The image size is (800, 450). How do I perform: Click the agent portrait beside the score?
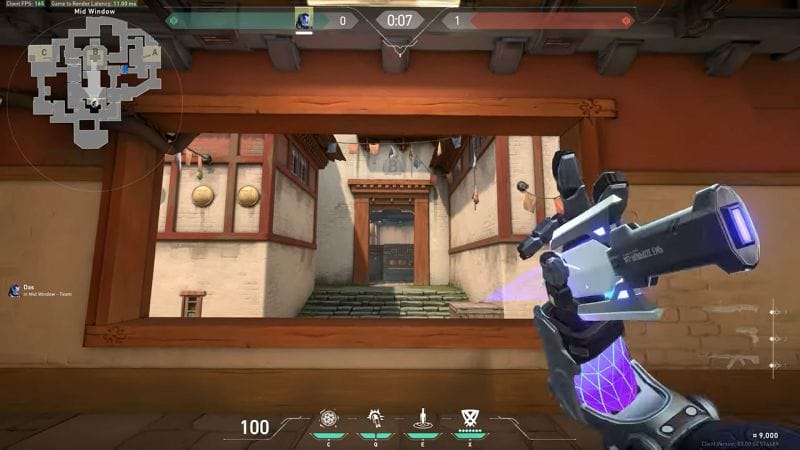[303, 19]
